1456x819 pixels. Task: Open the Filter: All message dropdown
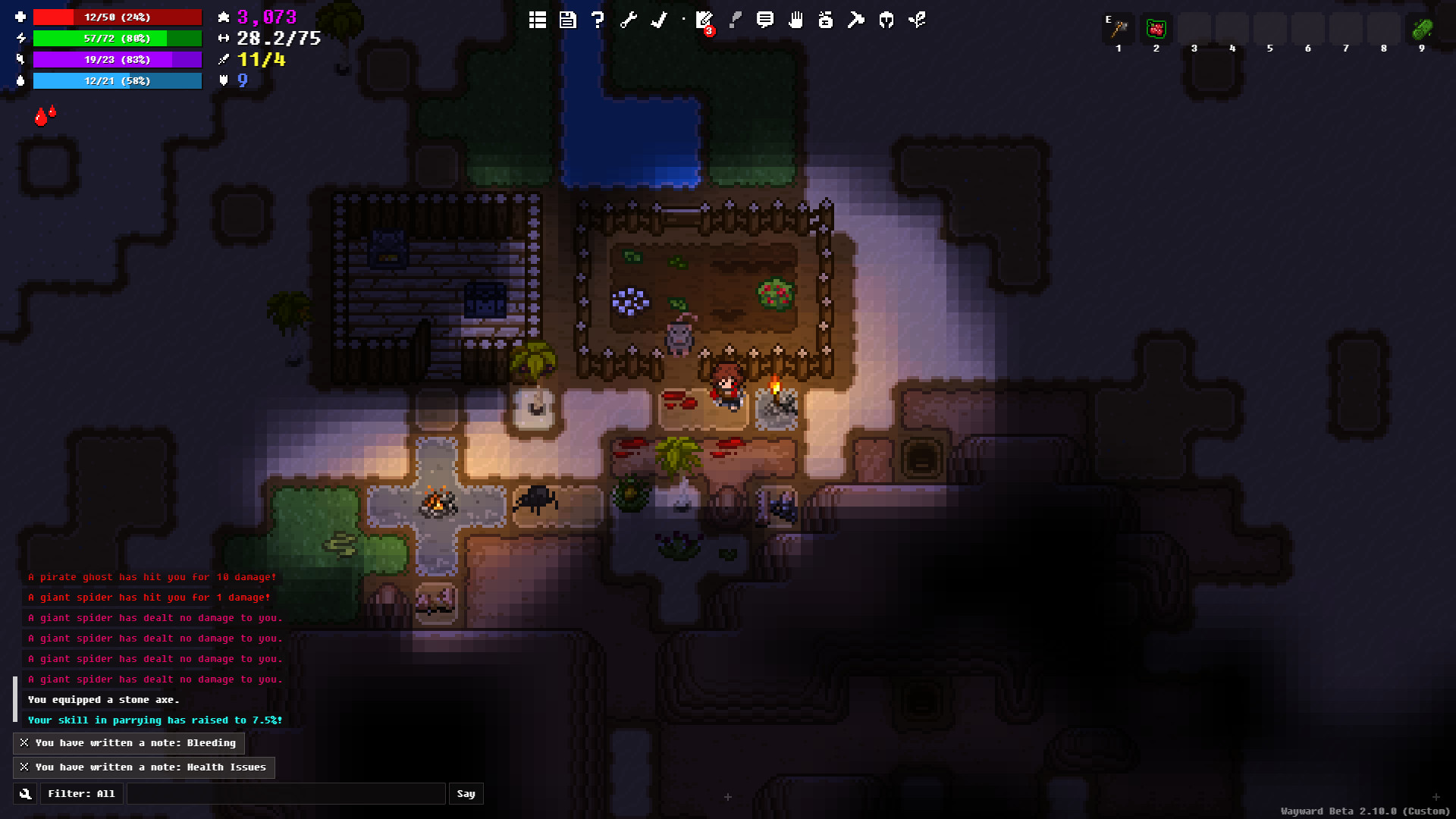coord(81,794)
